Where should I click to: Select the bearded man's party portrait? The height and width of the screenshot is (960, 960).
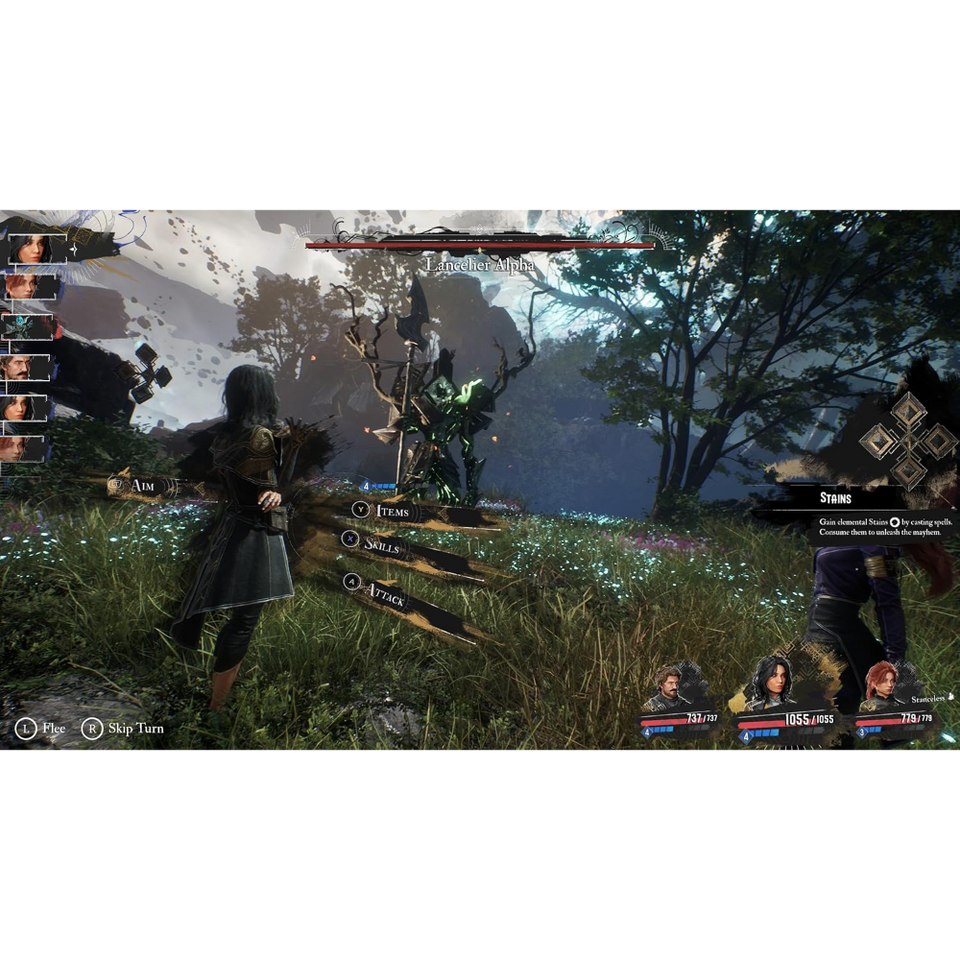pyautogui.click(x=669, y=688)
